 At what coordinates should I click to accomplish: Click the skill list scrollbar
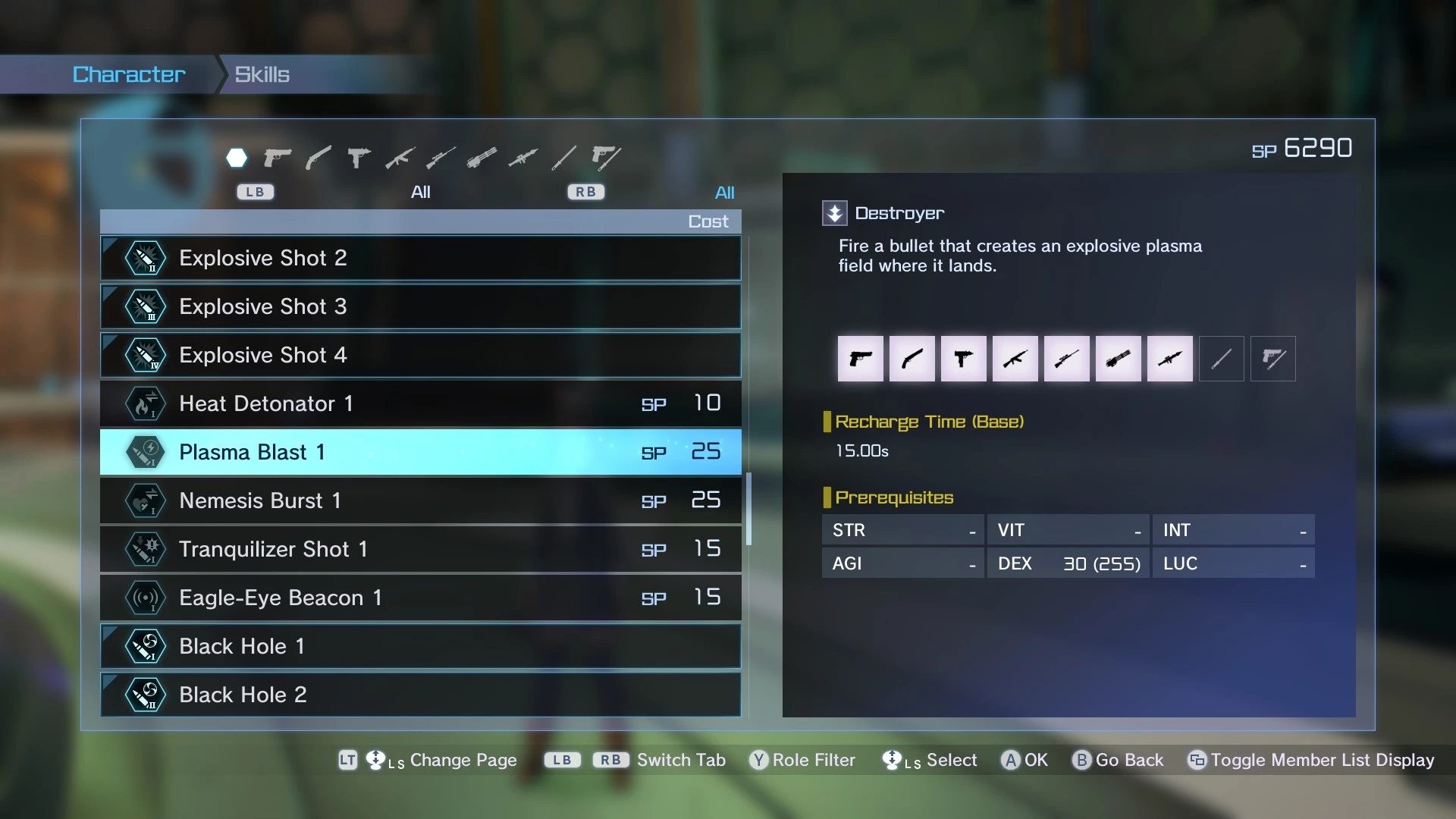point(748,508)
